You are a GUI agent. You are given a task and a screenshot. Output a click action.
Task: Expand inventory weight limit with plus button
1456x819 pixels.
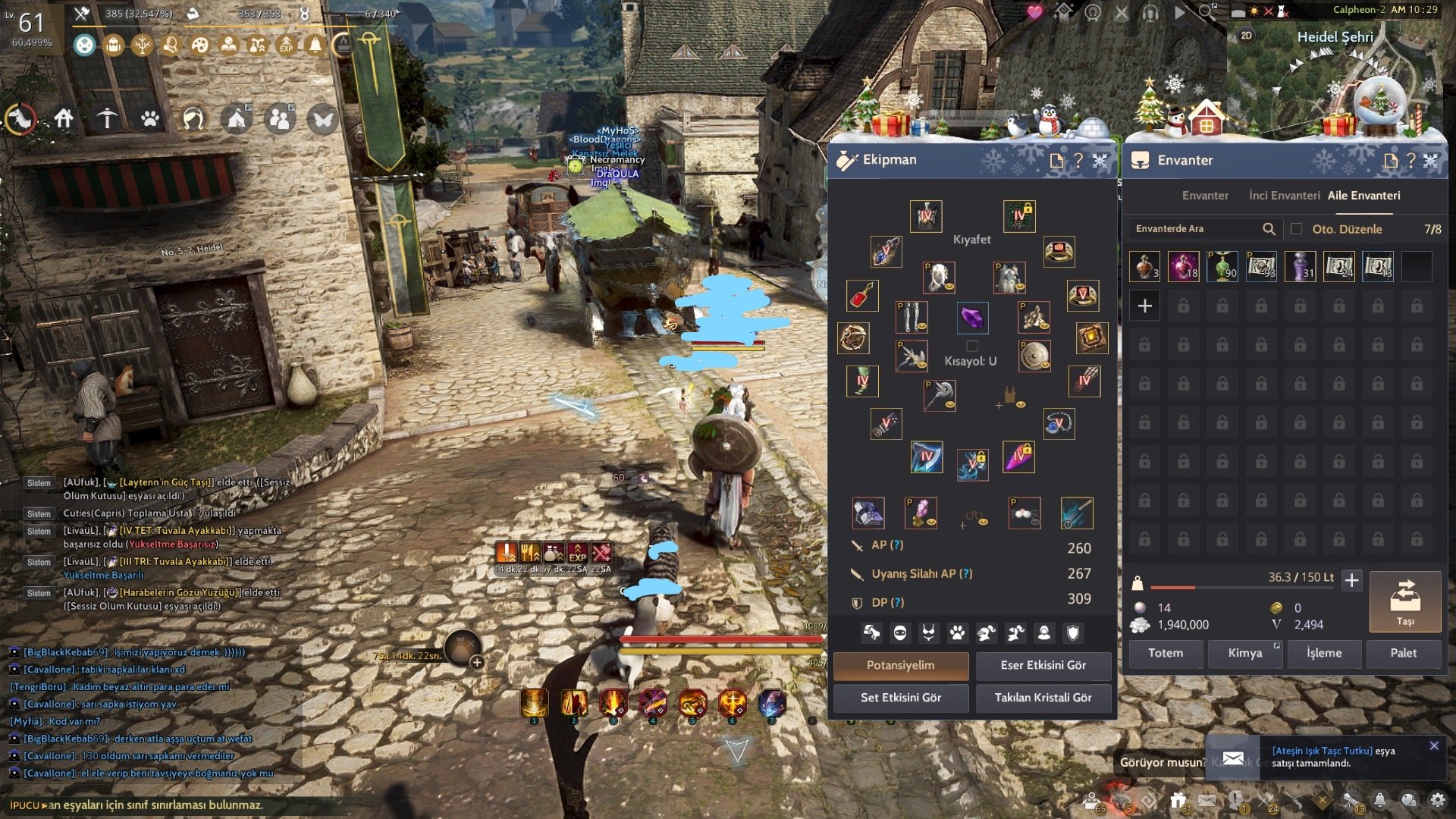(x=1351, y=581)
